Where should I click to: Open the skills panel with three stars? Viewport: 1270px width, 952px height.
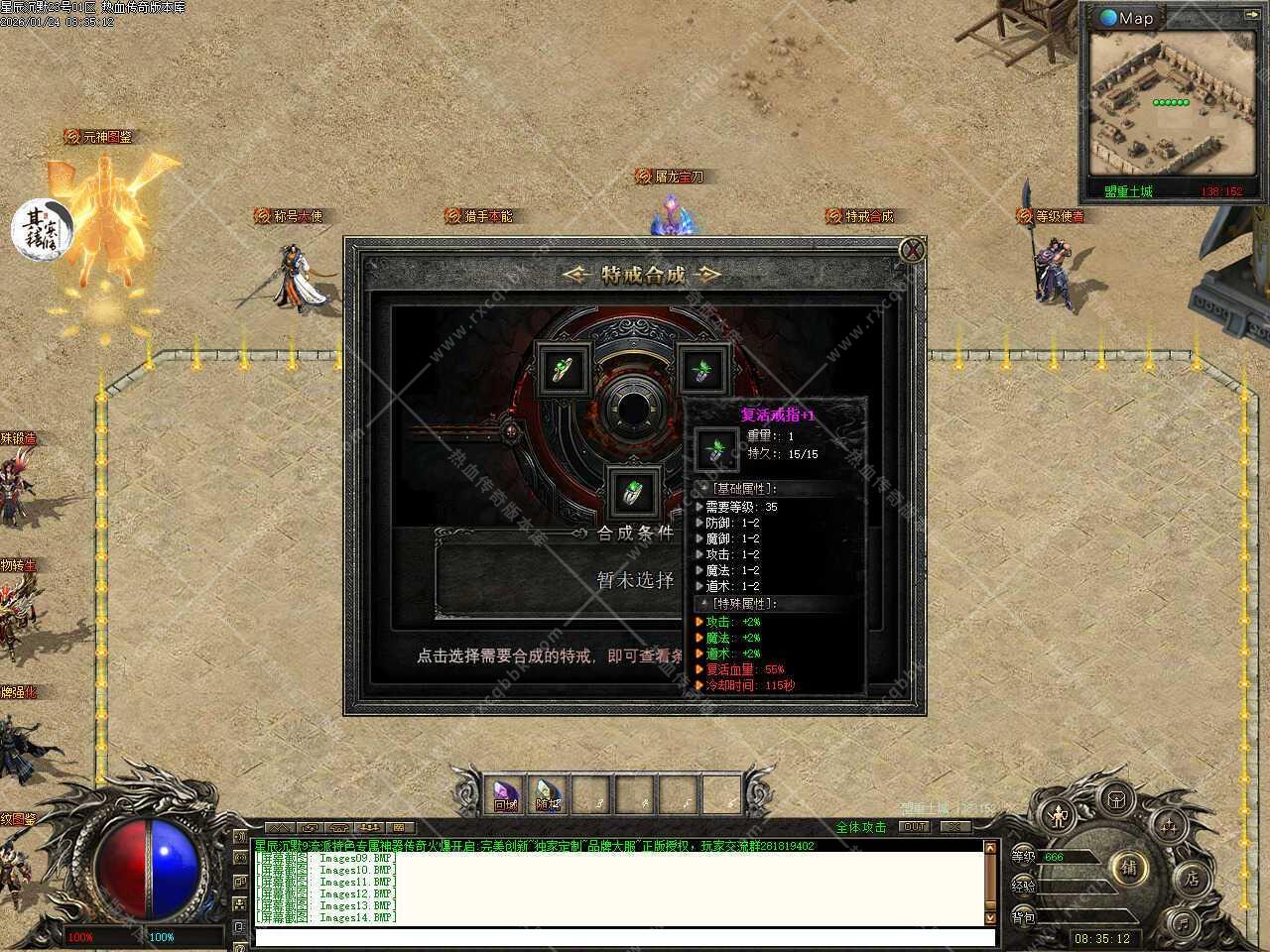(1171, 824)
